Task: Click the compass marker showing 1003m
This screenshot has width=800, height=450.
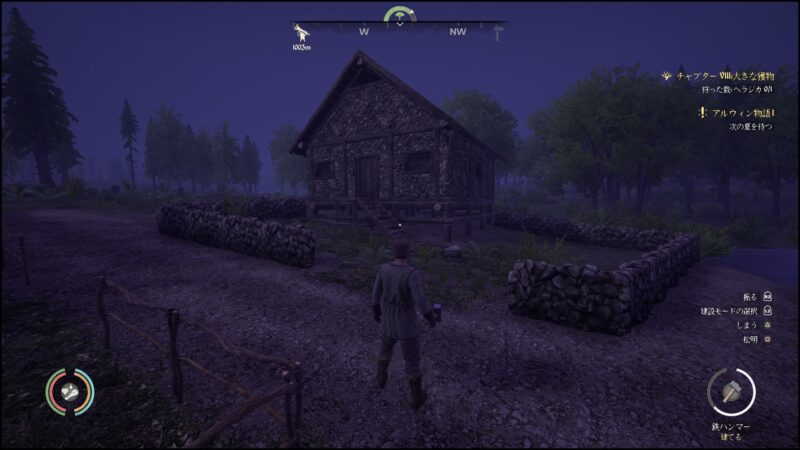Action: (x=300, y=34)
